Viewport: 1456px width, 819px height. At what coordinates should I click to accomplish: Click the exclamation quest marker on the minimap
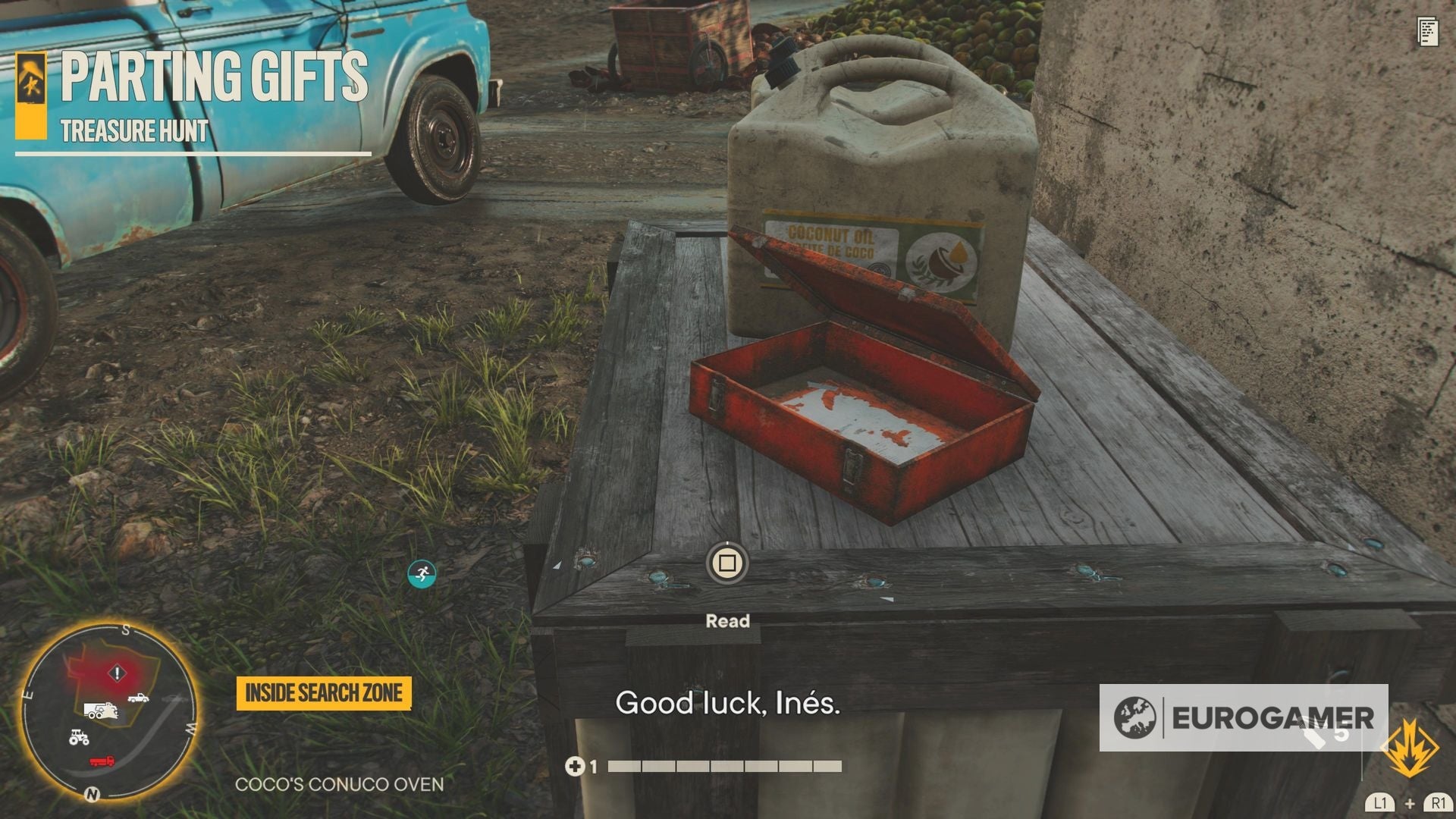117,672
